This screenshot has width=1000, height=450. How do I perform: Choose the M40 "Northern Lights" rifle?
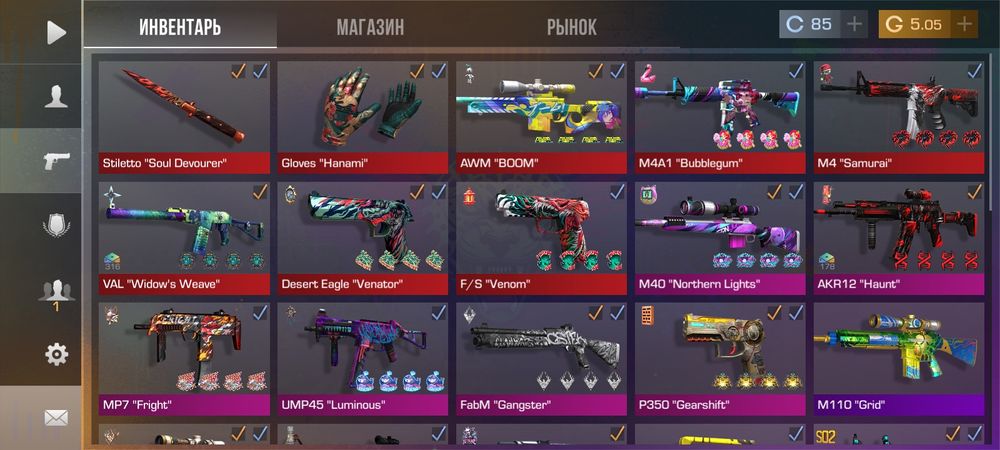[x=720, y=236]
